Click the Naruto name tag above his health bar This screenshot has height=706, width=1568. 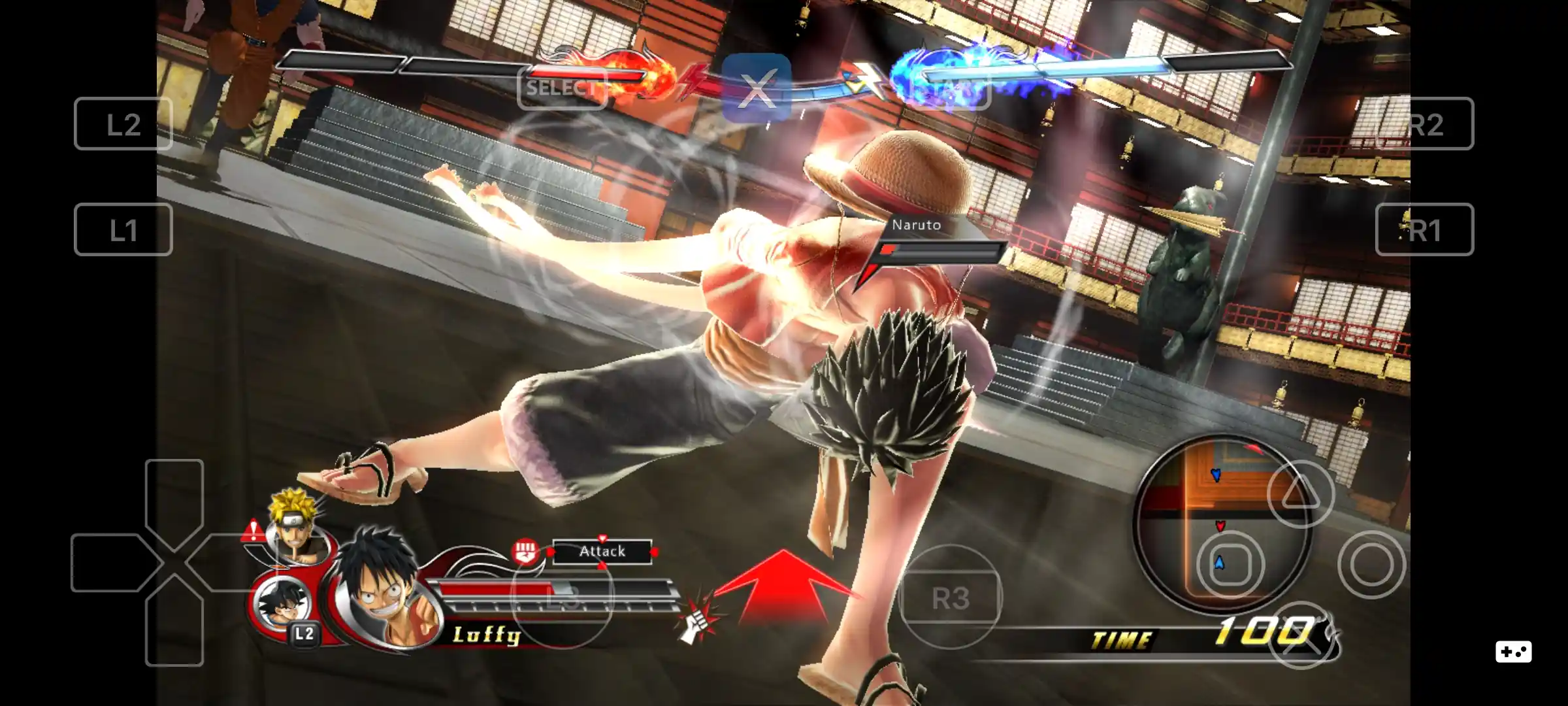click(916, 225)
